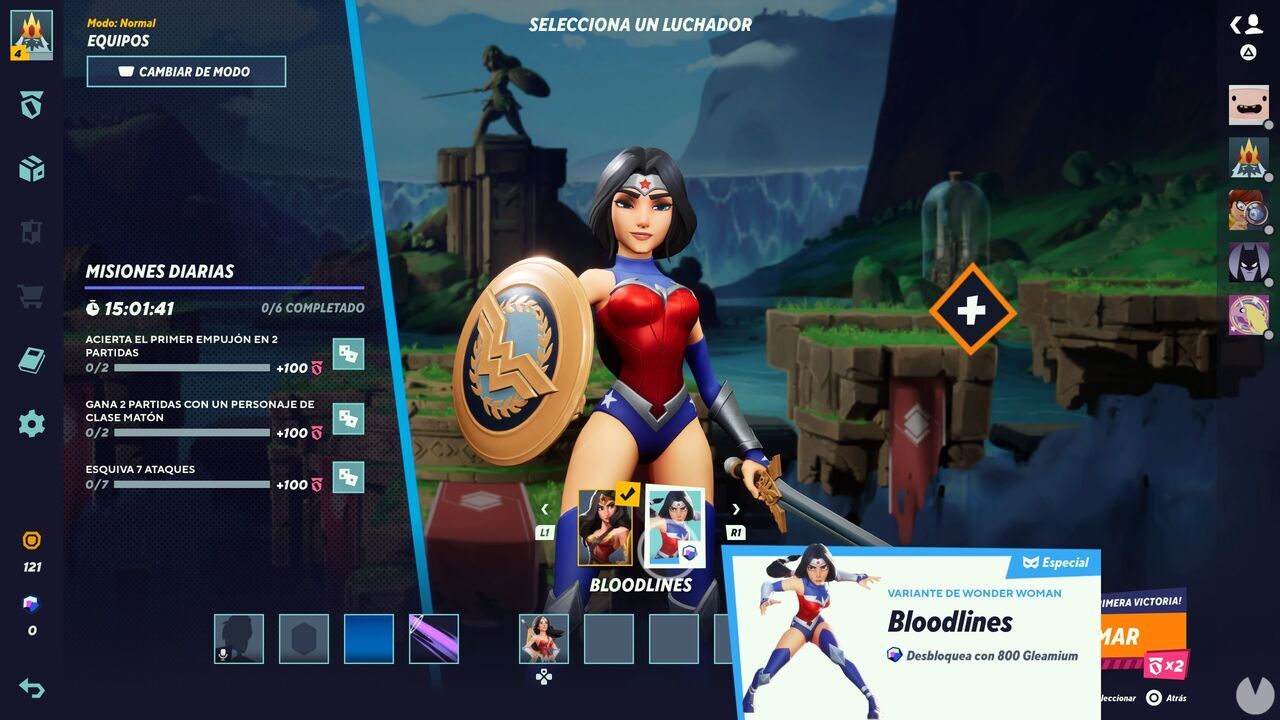Open the in-game shop cart

tap(30, 295)
